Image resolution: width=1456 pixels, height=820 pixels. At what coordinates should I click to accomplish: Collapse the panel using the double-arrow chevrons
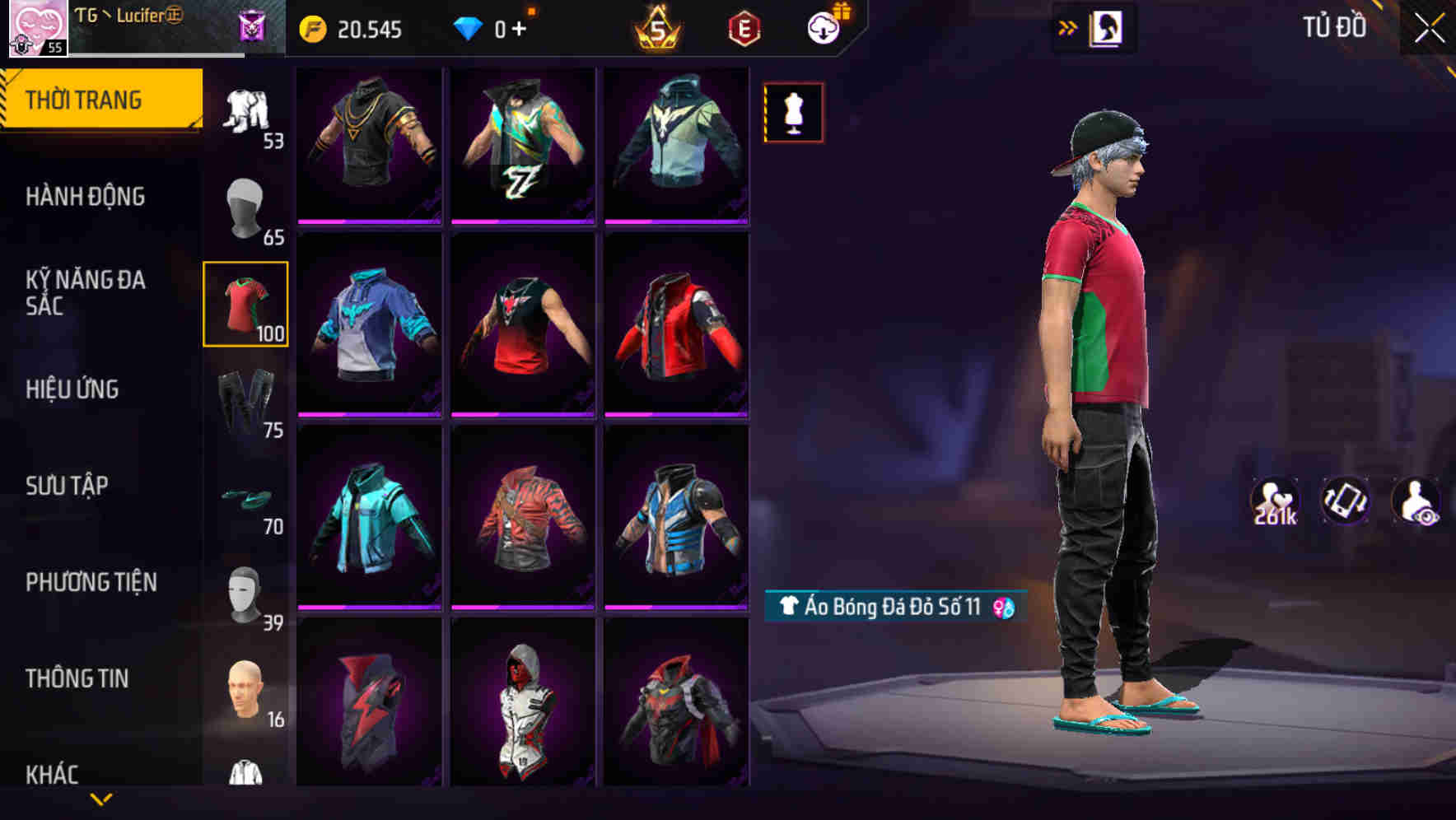[1066, 27]
